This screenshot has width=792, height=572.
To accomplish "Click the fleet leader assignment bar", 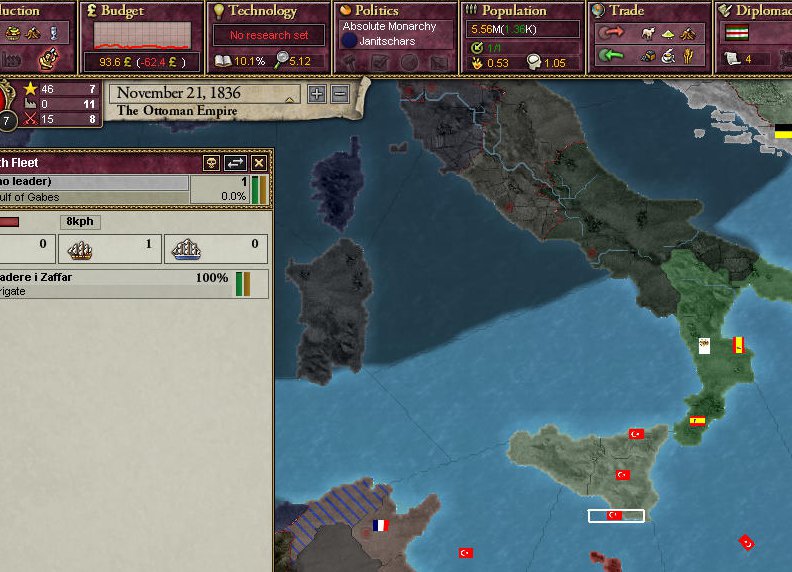I will point(94,182).
